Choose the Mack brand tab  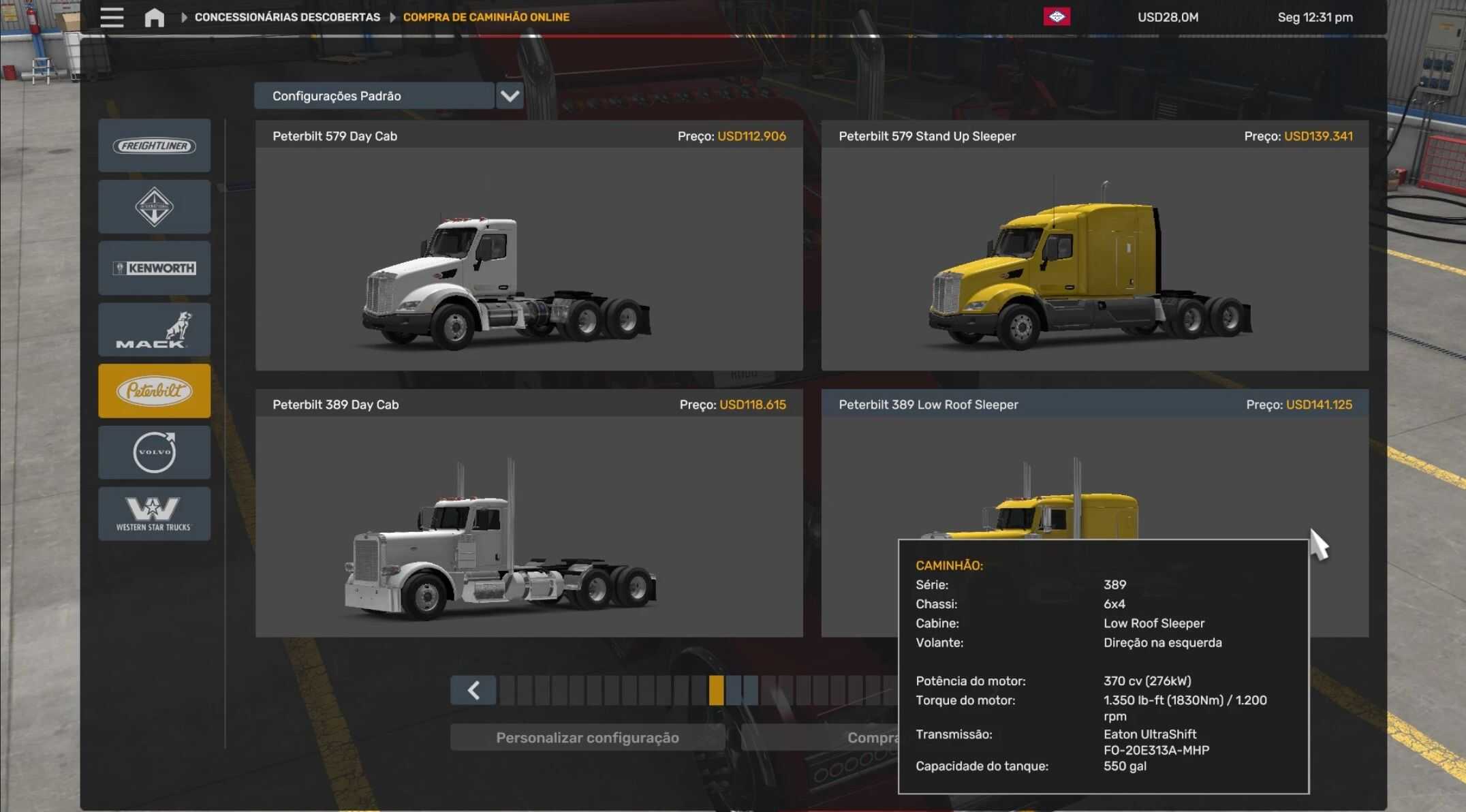point(155,330)
